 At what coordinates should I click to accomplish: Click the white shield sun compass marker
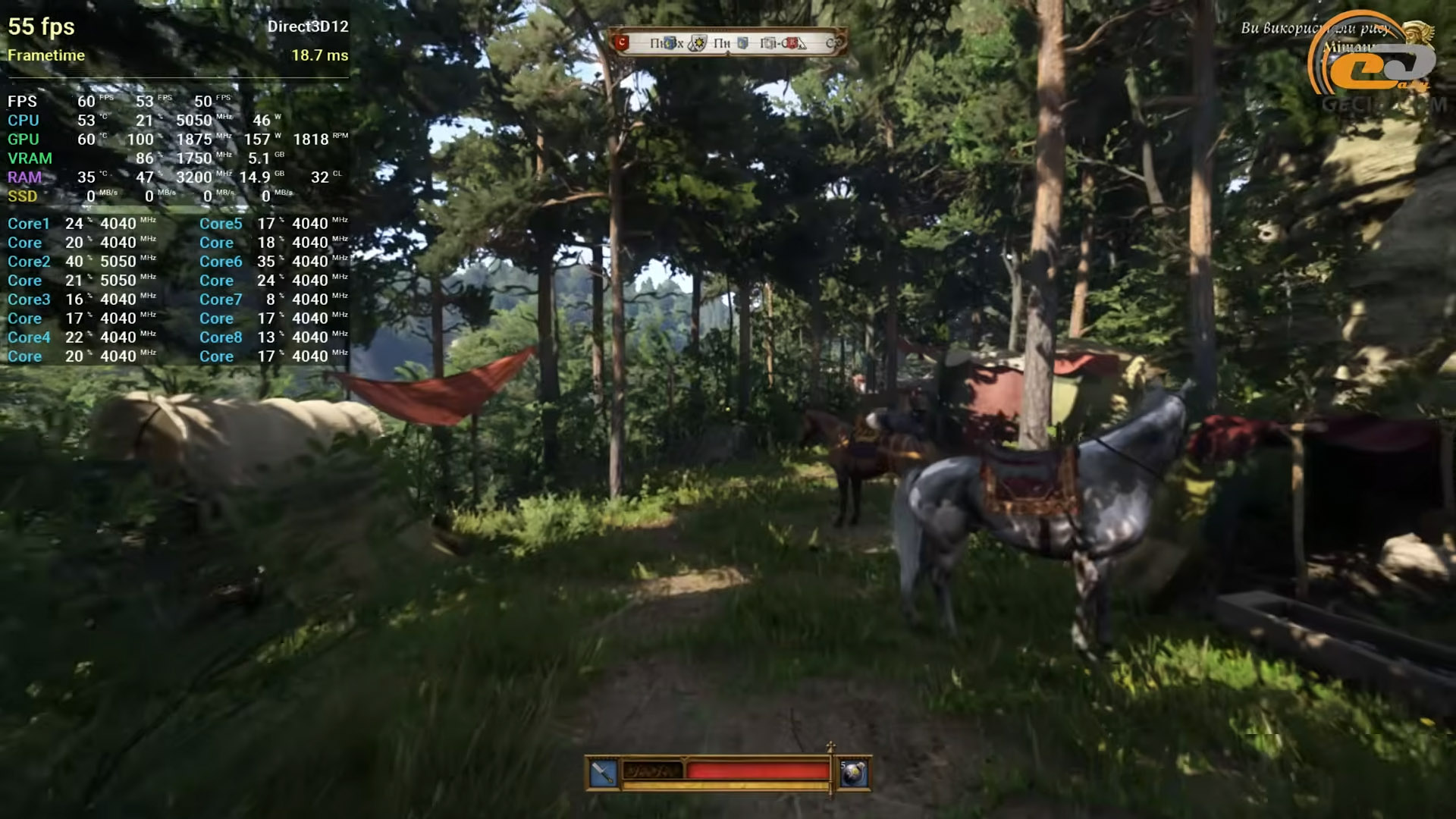click(698, 43)
